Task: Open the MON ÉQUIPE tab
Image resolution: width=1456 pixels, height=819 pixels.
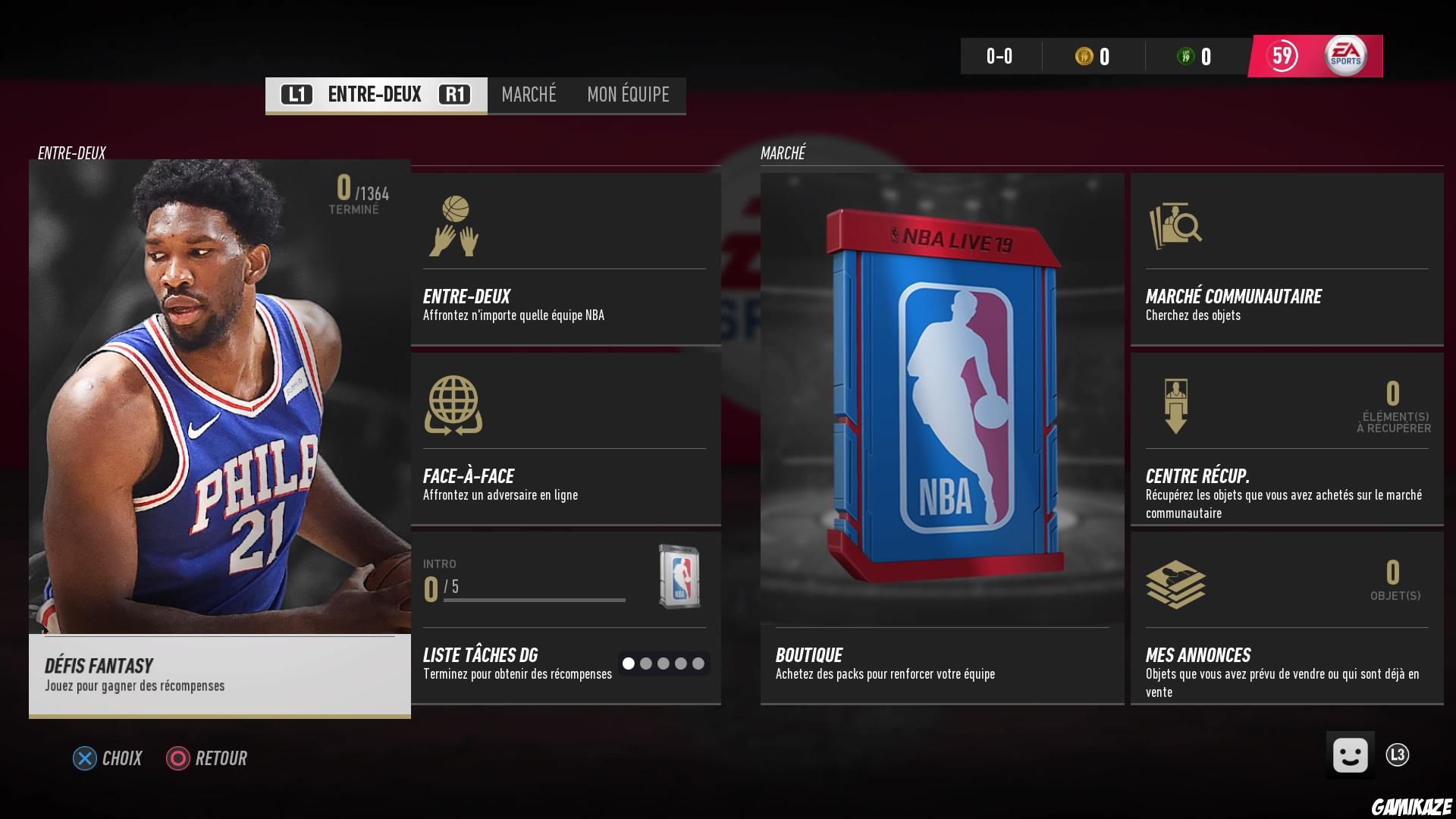Action: (626, 95)
